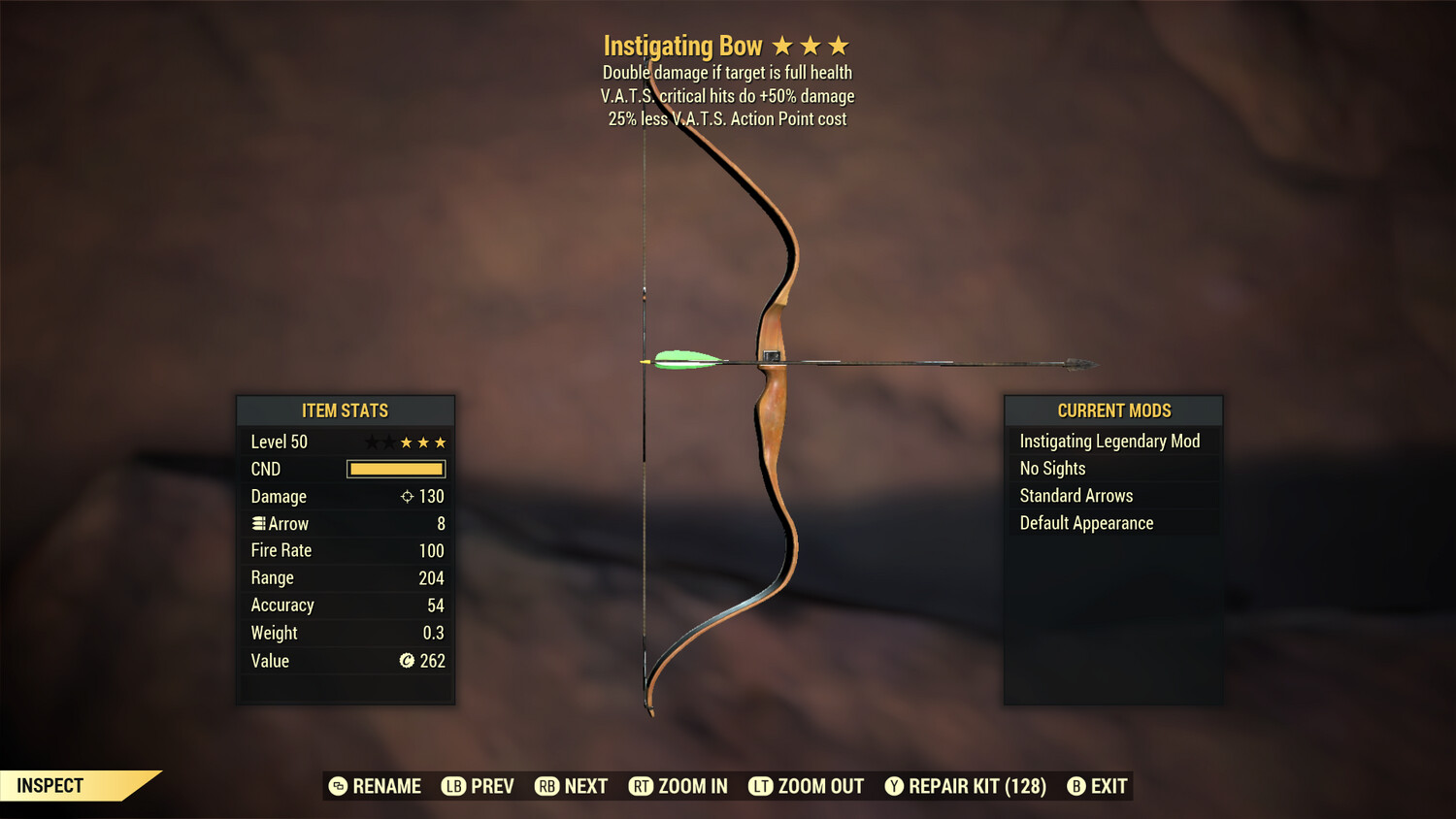This screenshot has width=1456, height=819.
Task: Click the CURRENT MODS panel header
Action: [x=1112, y=410]
